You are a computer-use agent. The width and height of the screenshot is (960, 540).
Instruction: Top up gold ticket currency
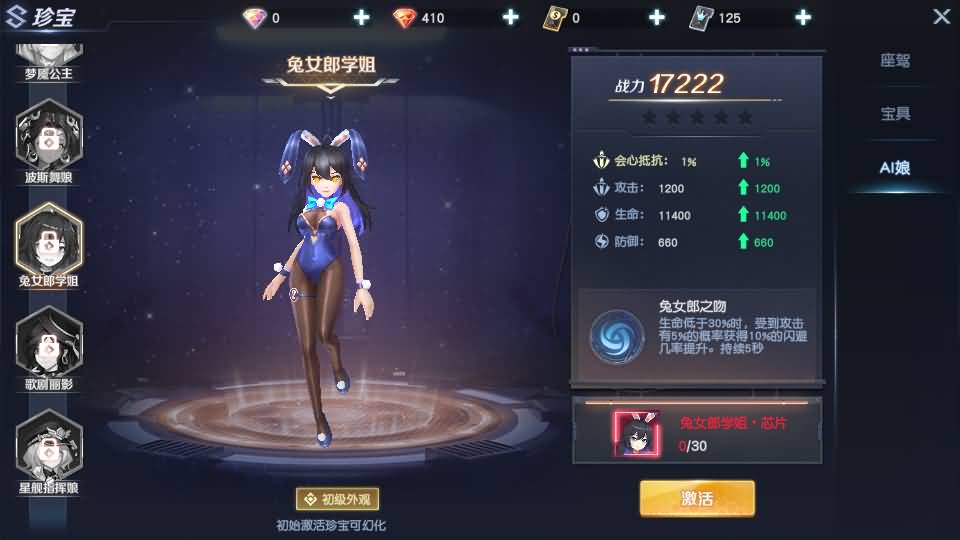click(657, 18)
